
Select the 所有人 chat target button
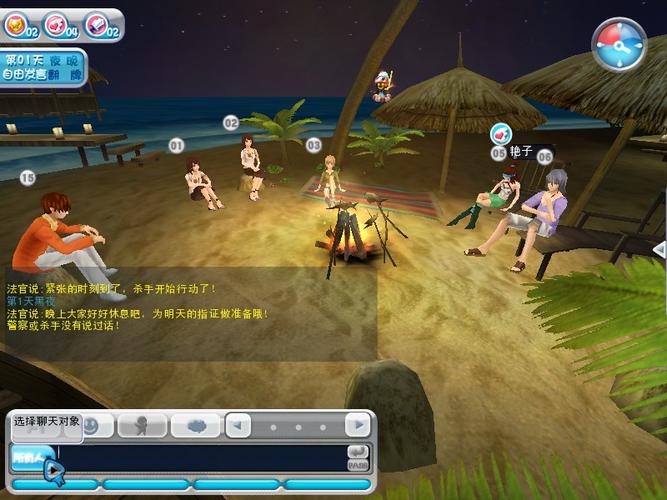pos(30,458)
